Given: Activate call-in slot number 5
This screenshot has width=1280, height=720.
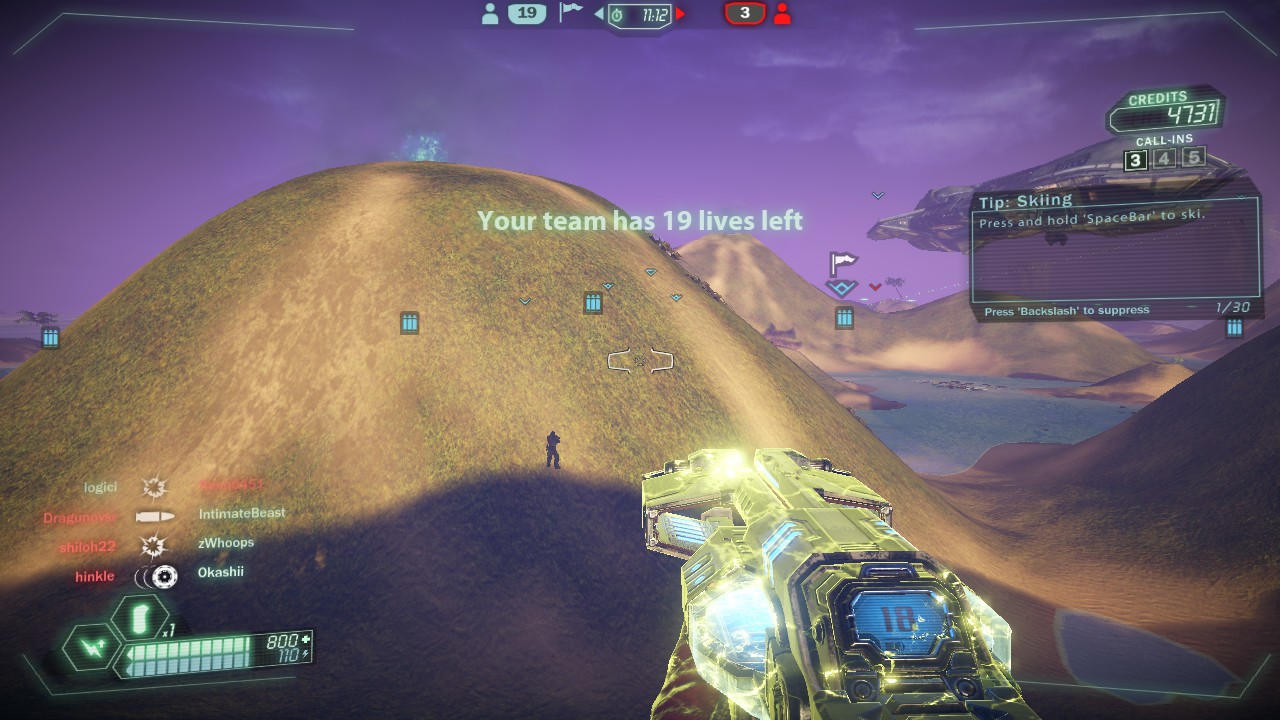Looking at the screenshot, I should [x=1193, y=157].
